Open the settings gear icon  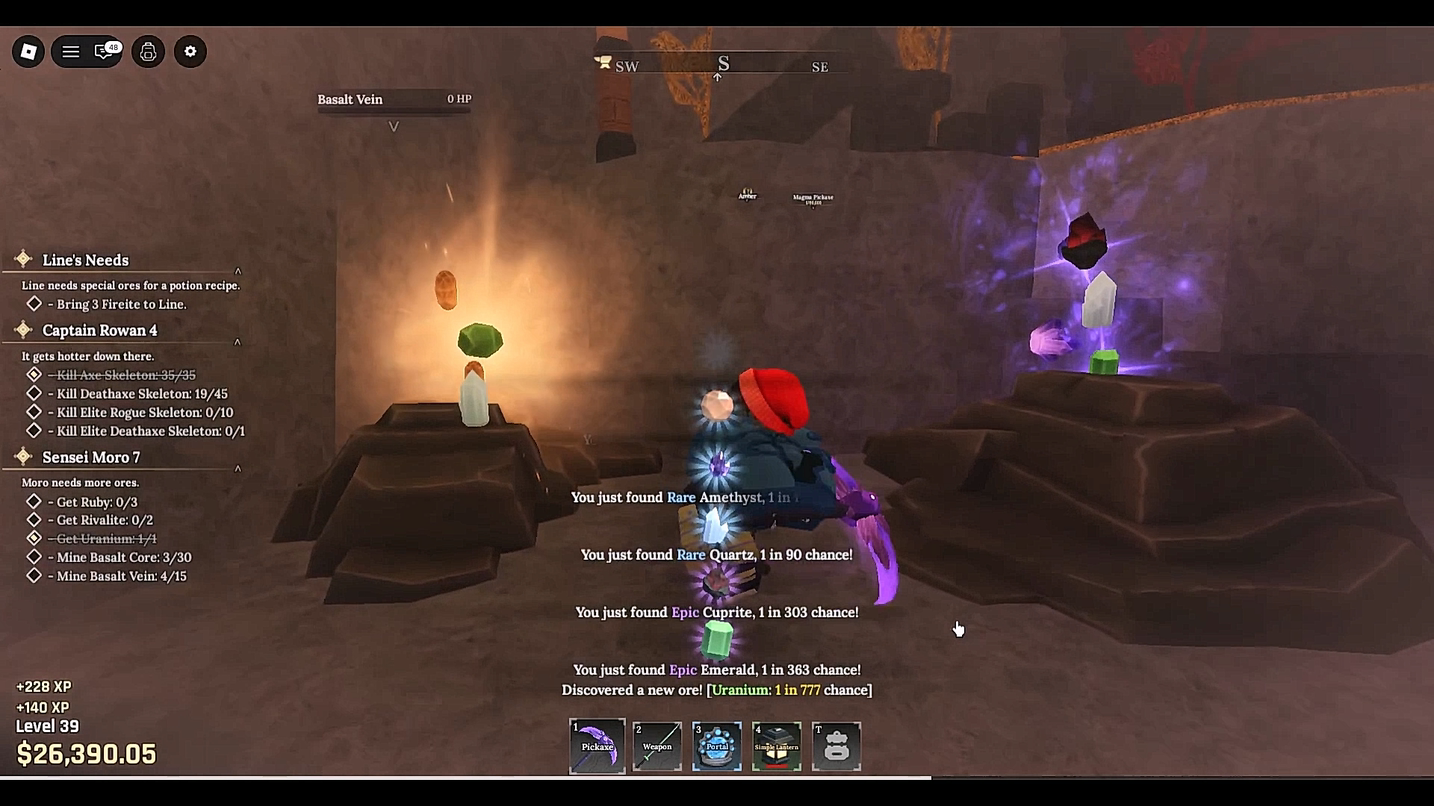tap(190, 50)
